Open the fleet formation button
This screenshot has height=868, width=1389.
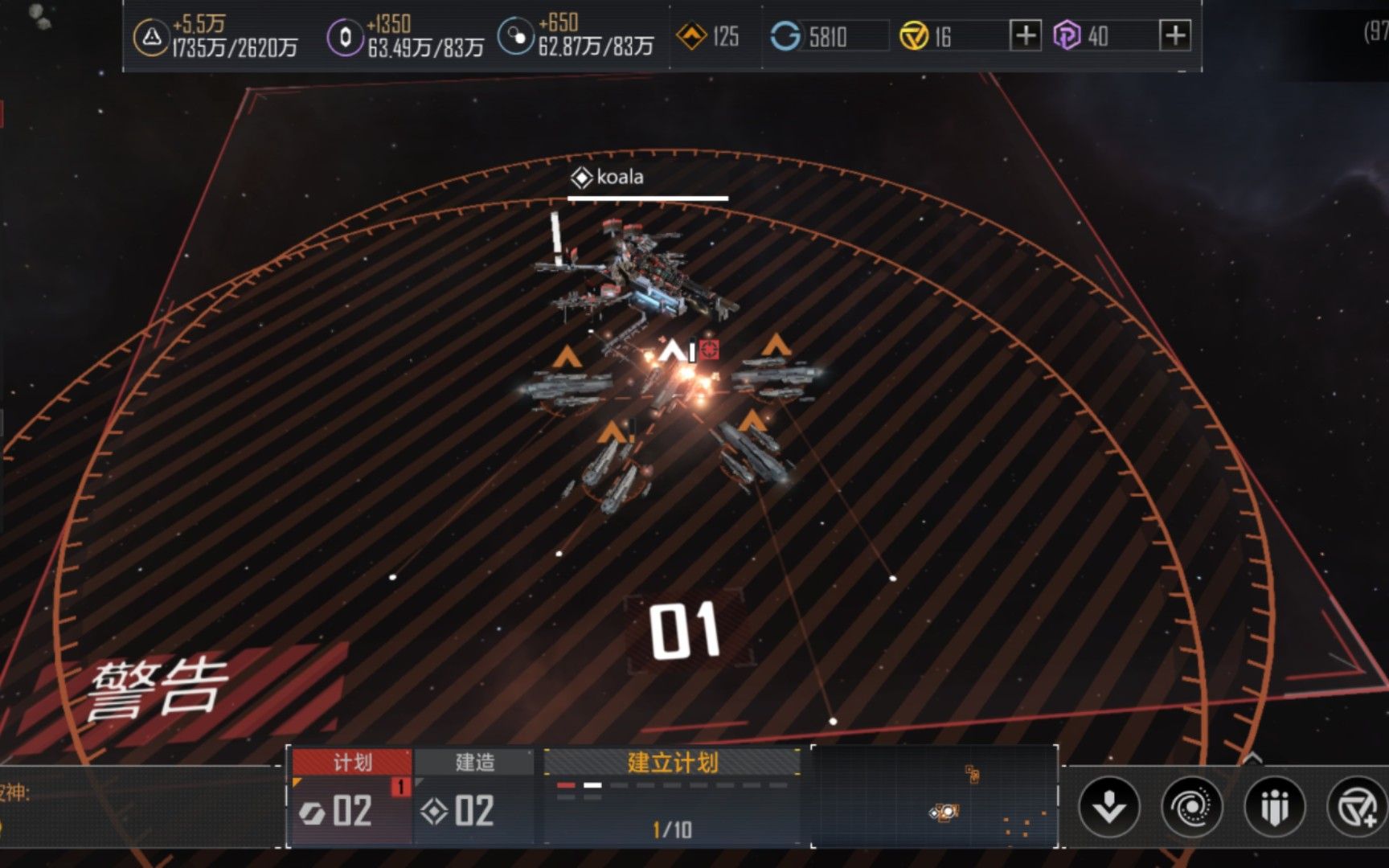pyautogui.click(x=1274, y=806)
